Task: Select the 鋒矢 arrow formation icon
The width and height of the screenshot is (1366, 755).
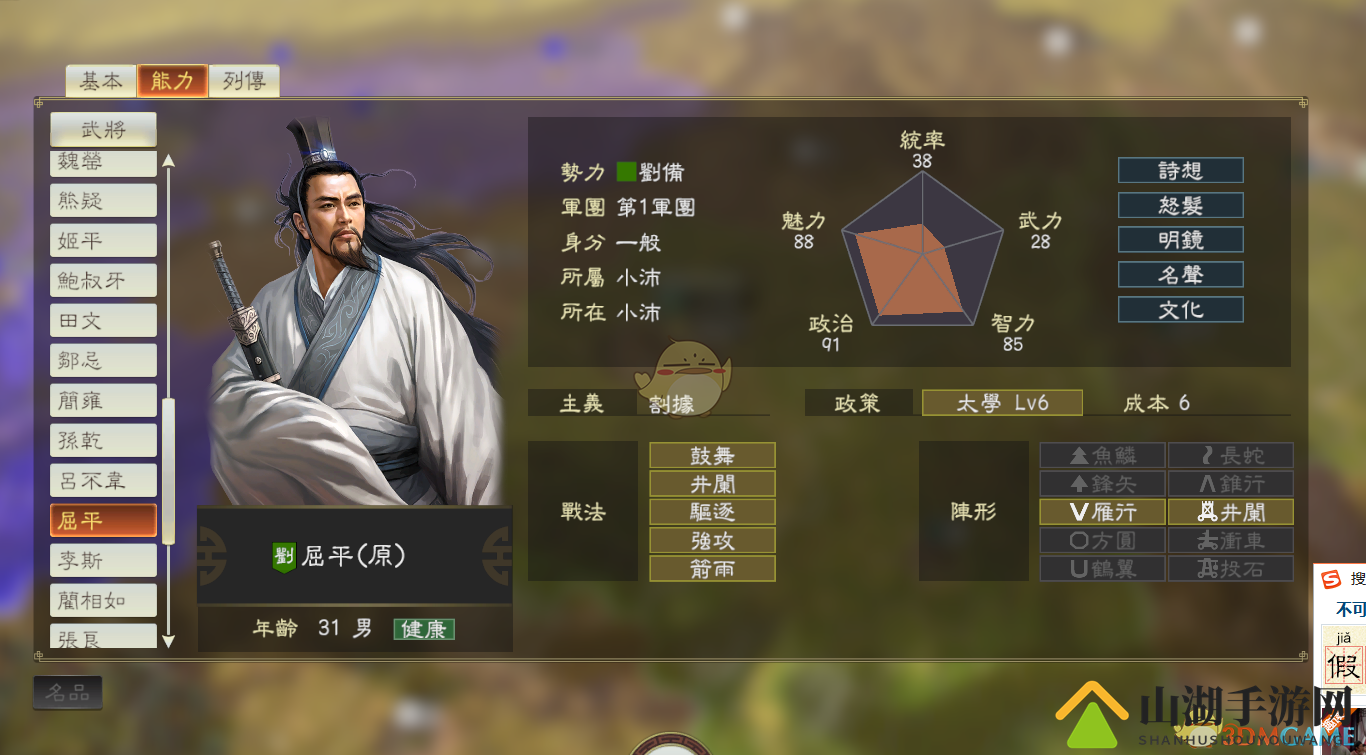Action: point(1103,484)
